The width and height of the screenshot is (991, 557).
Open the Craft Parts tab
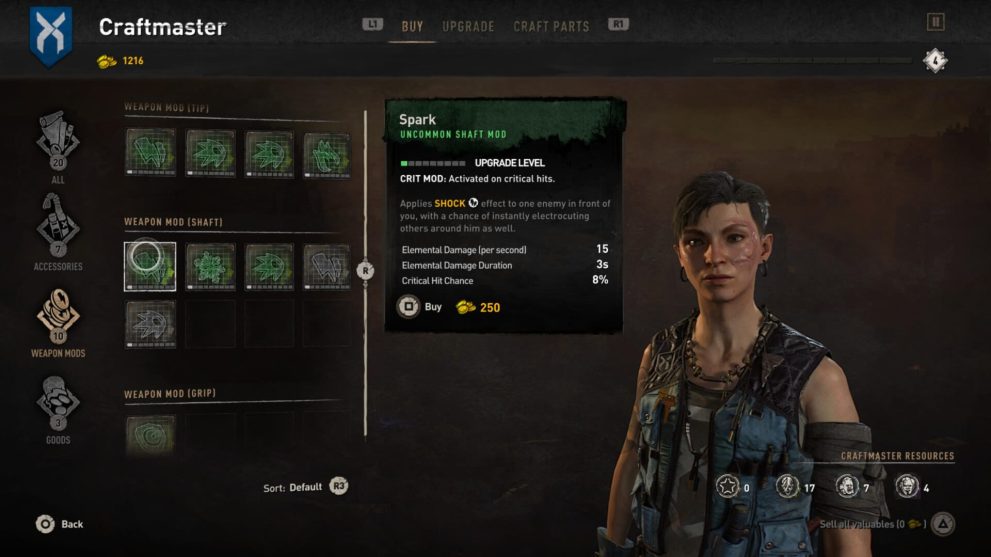point(551,26)
